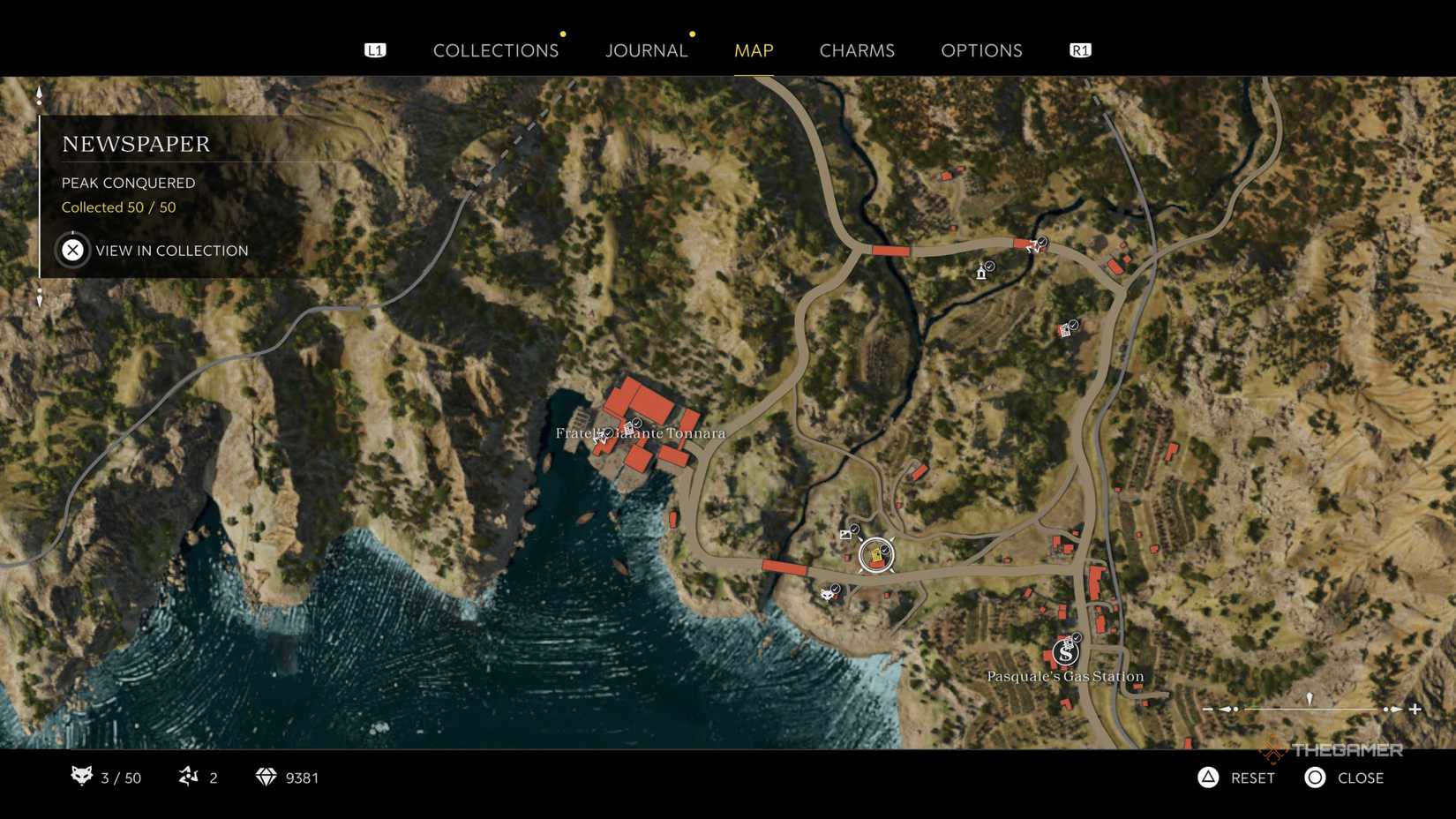This screenshot has height=819, width=1456.
Task: Select the church landmark icon on the map
Action: point(981,274)
